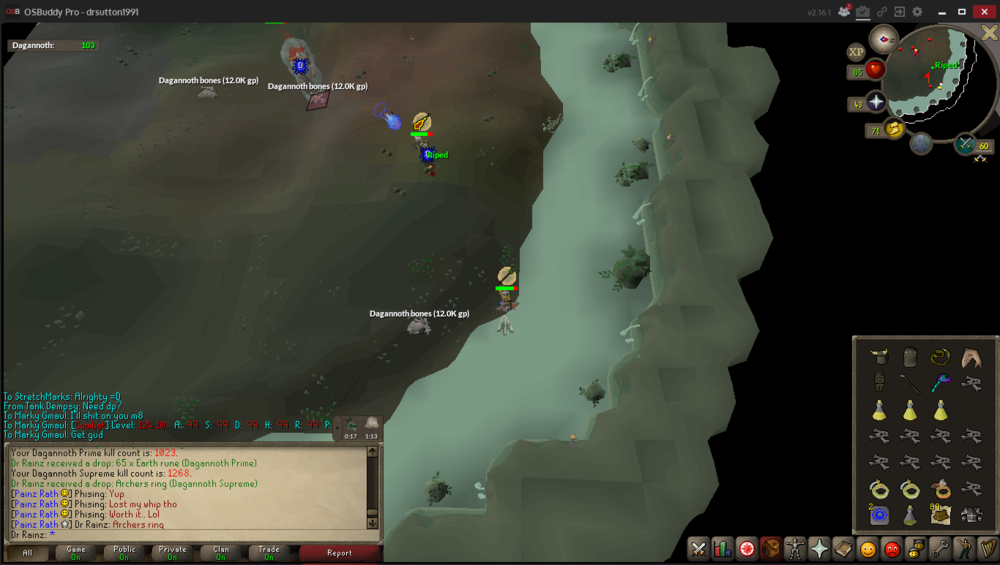Toggle the XP drops button

856,52
